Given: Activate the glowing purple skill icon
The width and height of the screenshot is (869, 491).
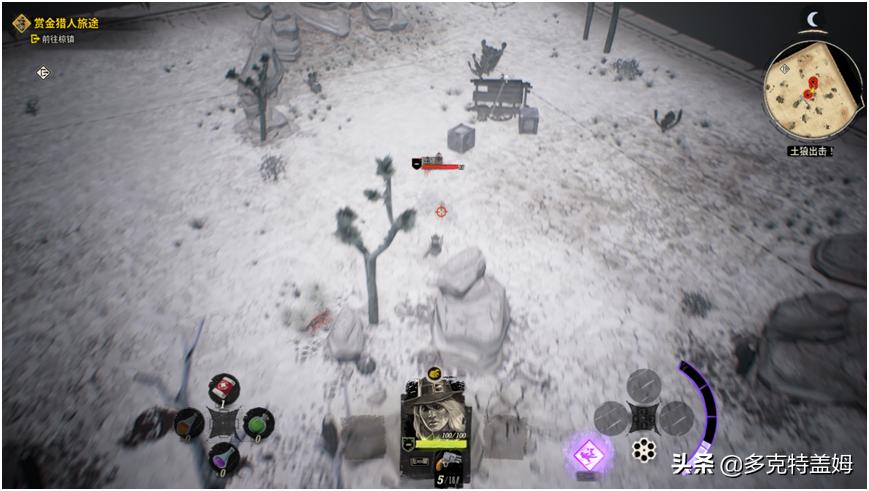Looking at the screenshot, I should pyautogui.click(x=591, y=456).
